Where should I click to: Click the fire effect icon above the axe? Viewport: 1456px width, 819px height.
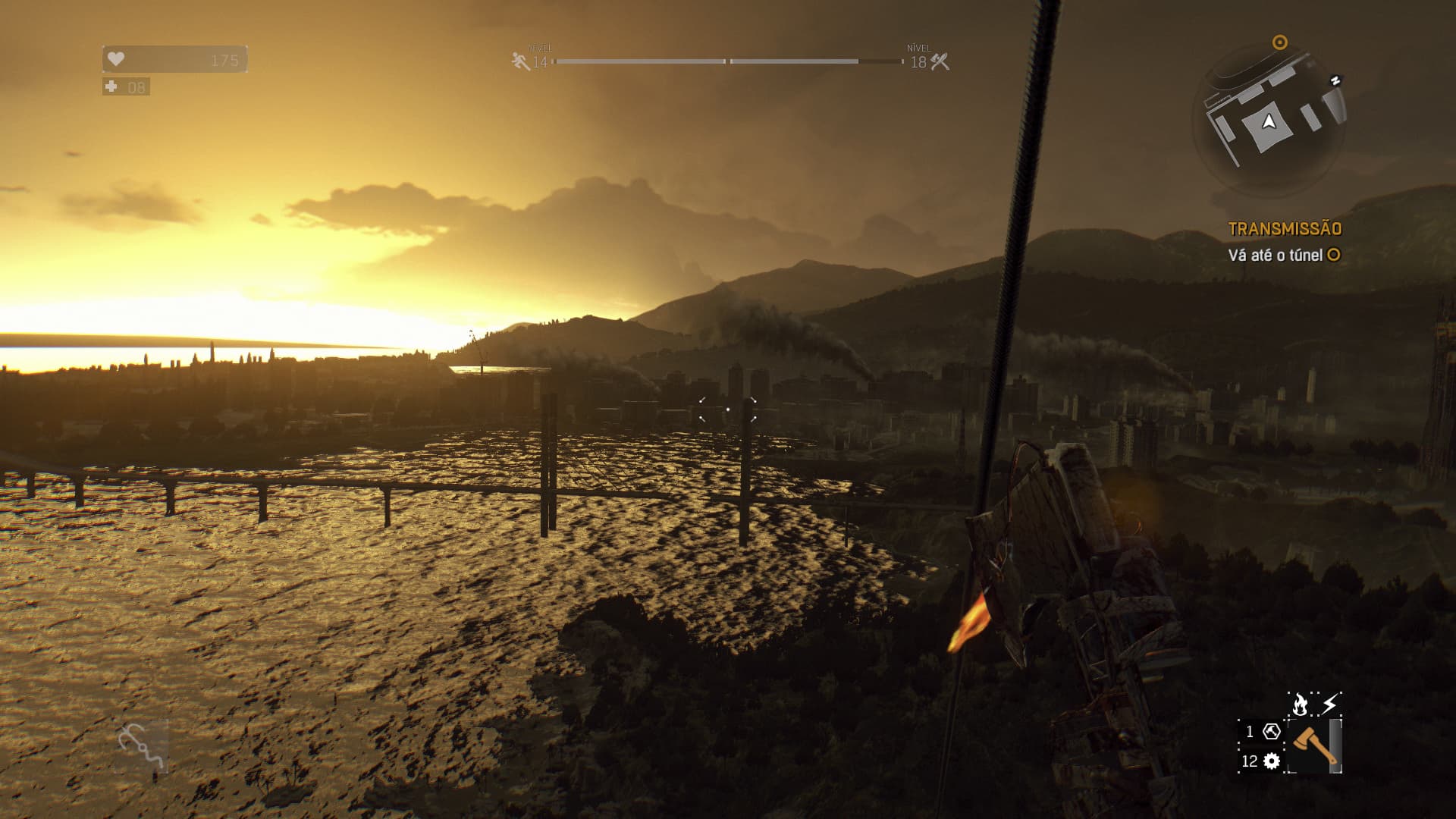pyautogui.click(x=1300, y=705)
